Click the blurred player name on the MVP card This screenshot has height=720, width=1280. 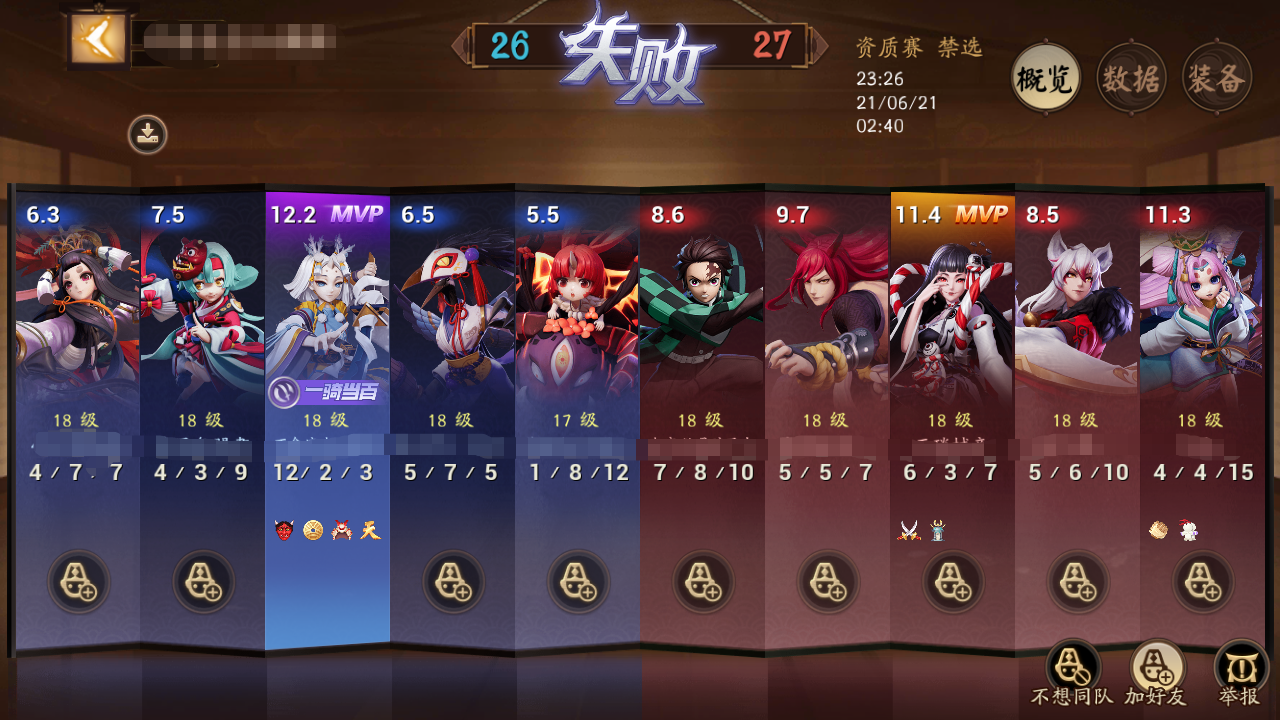click(326, 447)
